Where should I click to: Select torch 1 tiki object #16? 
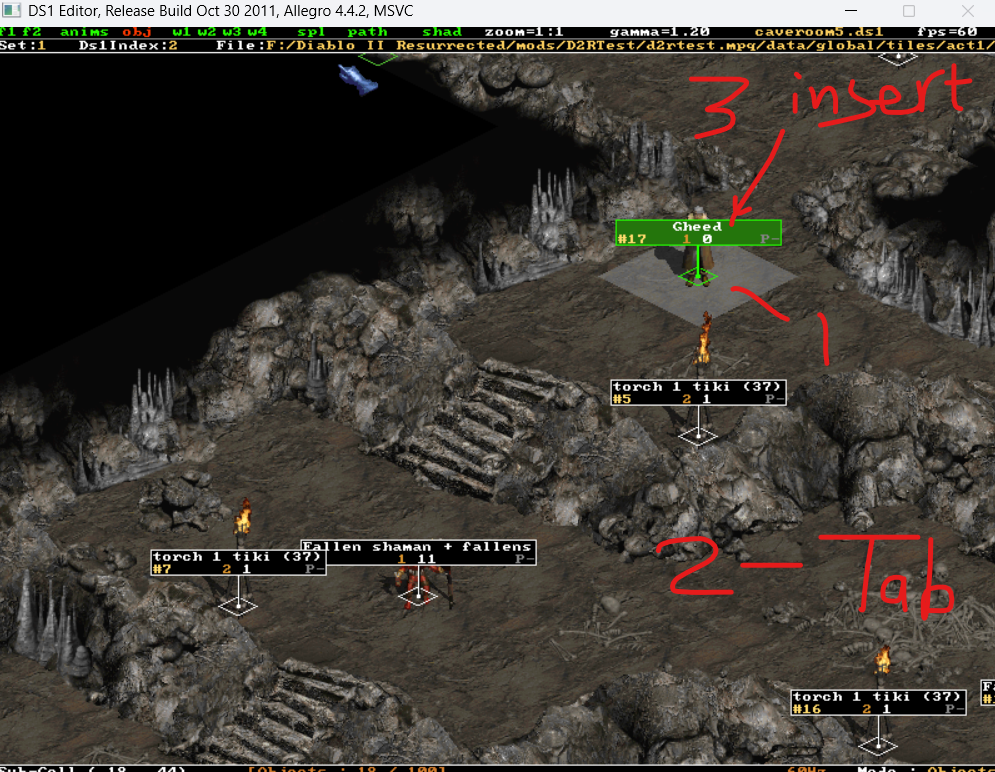pyautogui.click(x=877, y=702)
